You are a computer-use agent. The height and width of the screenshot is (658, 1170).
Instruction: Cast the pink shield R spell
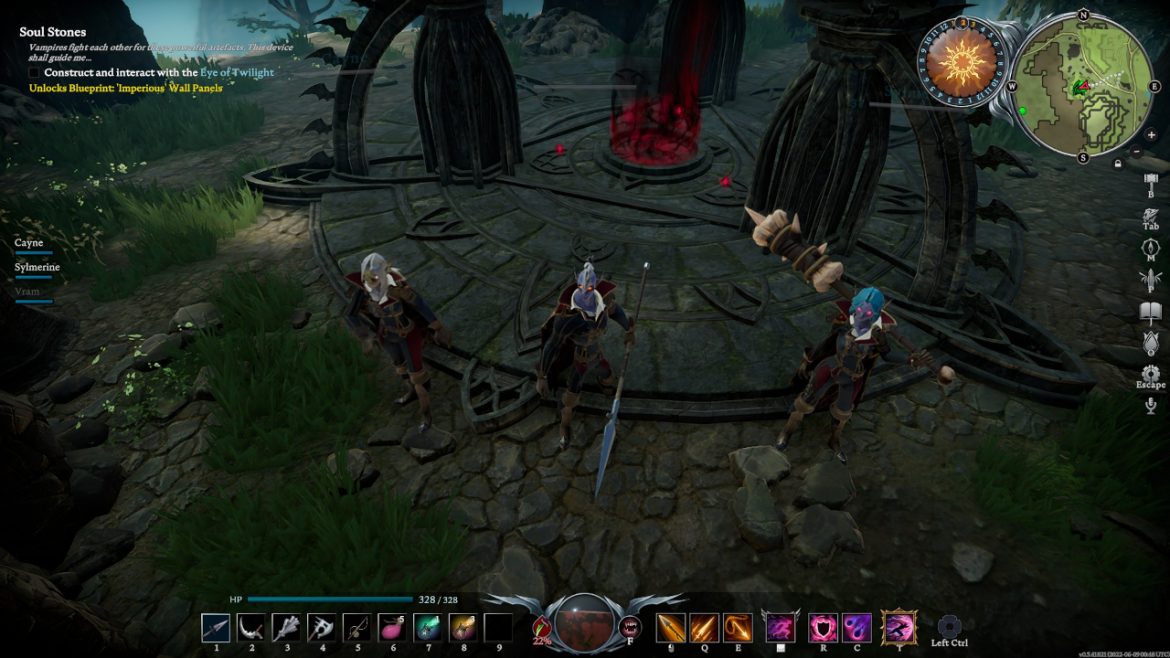823,627
